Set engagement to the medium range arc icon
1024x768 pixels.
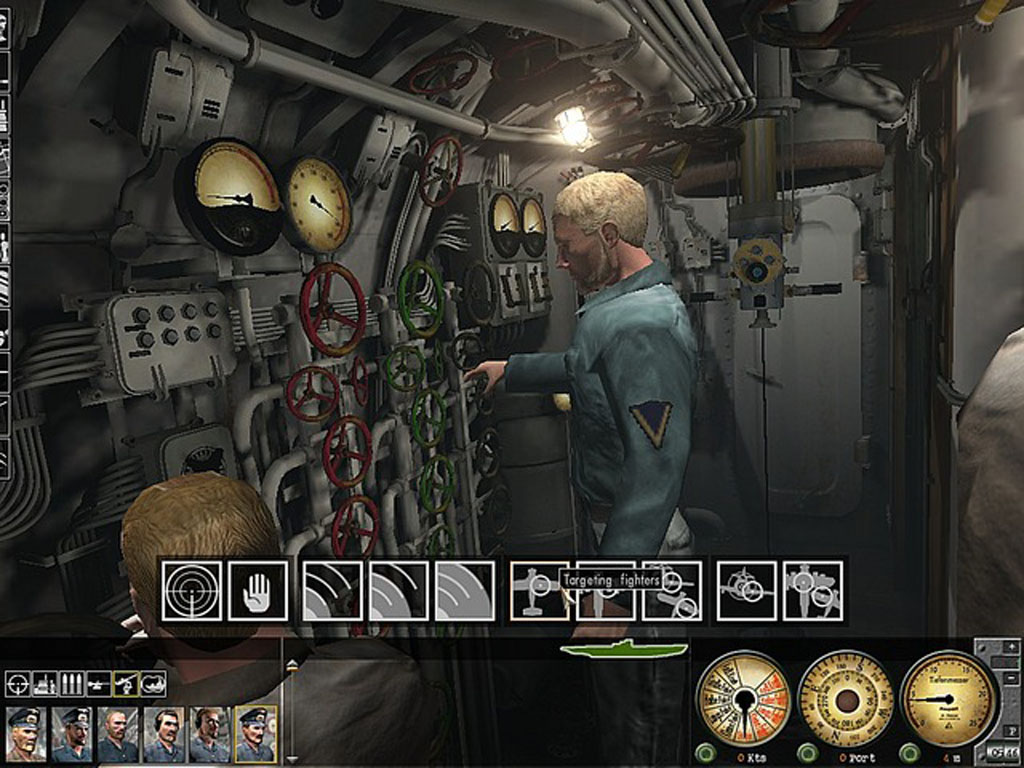point(398,590)
